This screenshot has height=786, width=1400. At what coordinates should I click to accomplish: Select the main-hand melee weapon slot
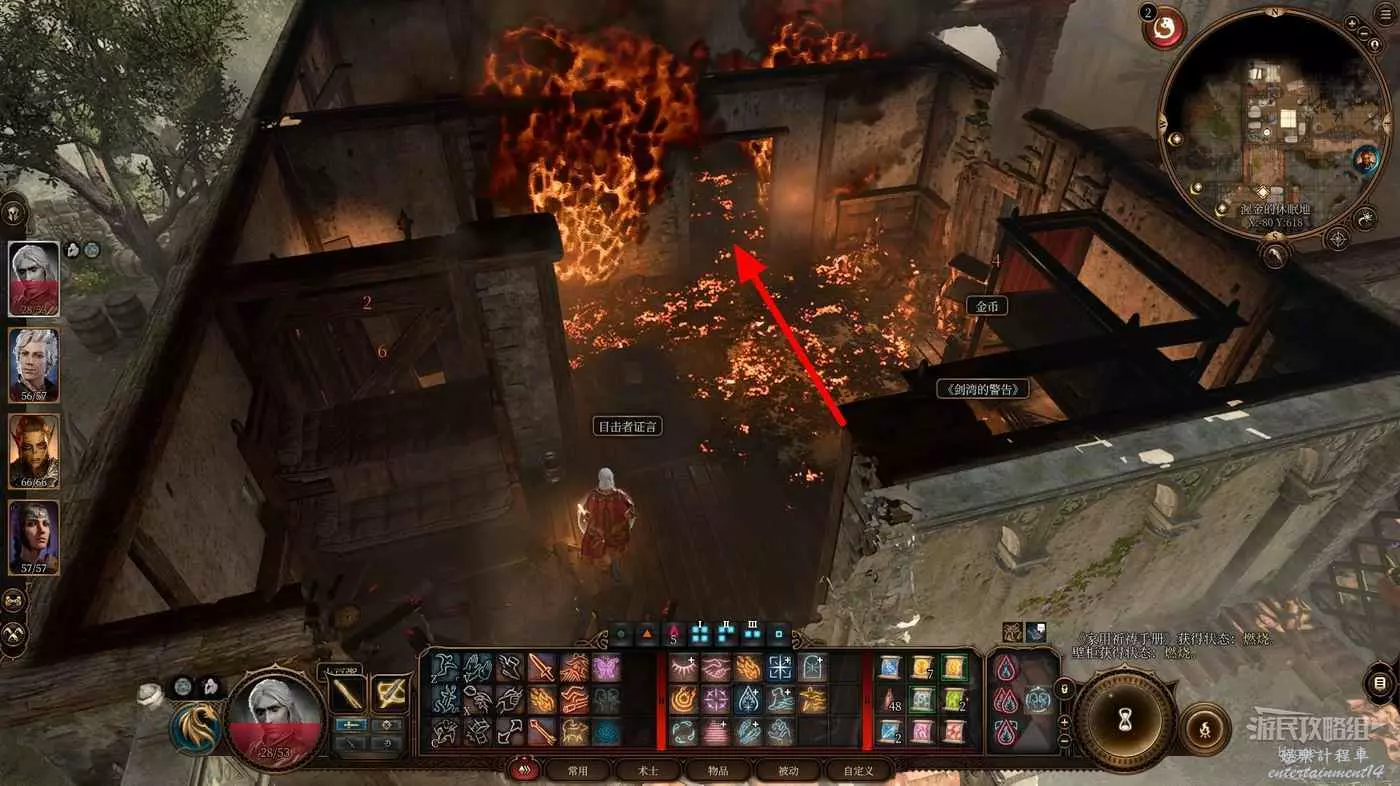click(x=350, y=693)
